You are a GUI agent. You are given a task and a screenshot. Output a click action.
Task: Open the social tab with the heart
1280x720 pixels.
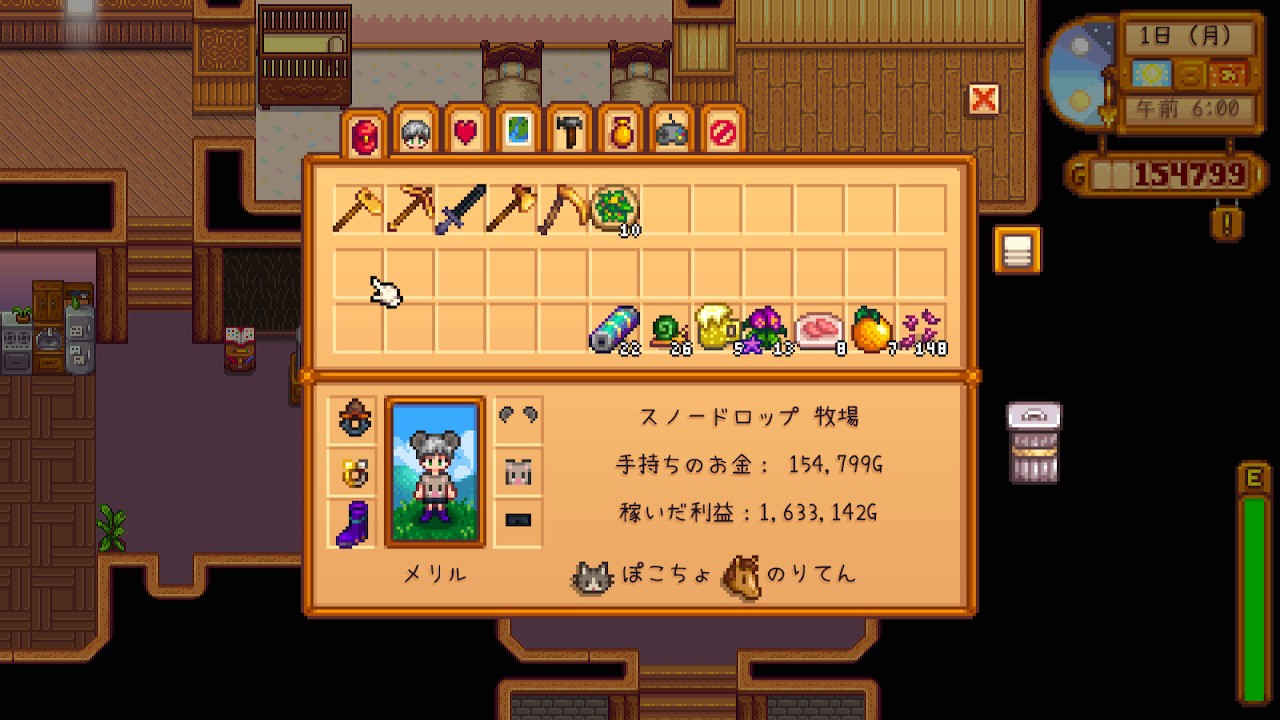pos(466,133)
